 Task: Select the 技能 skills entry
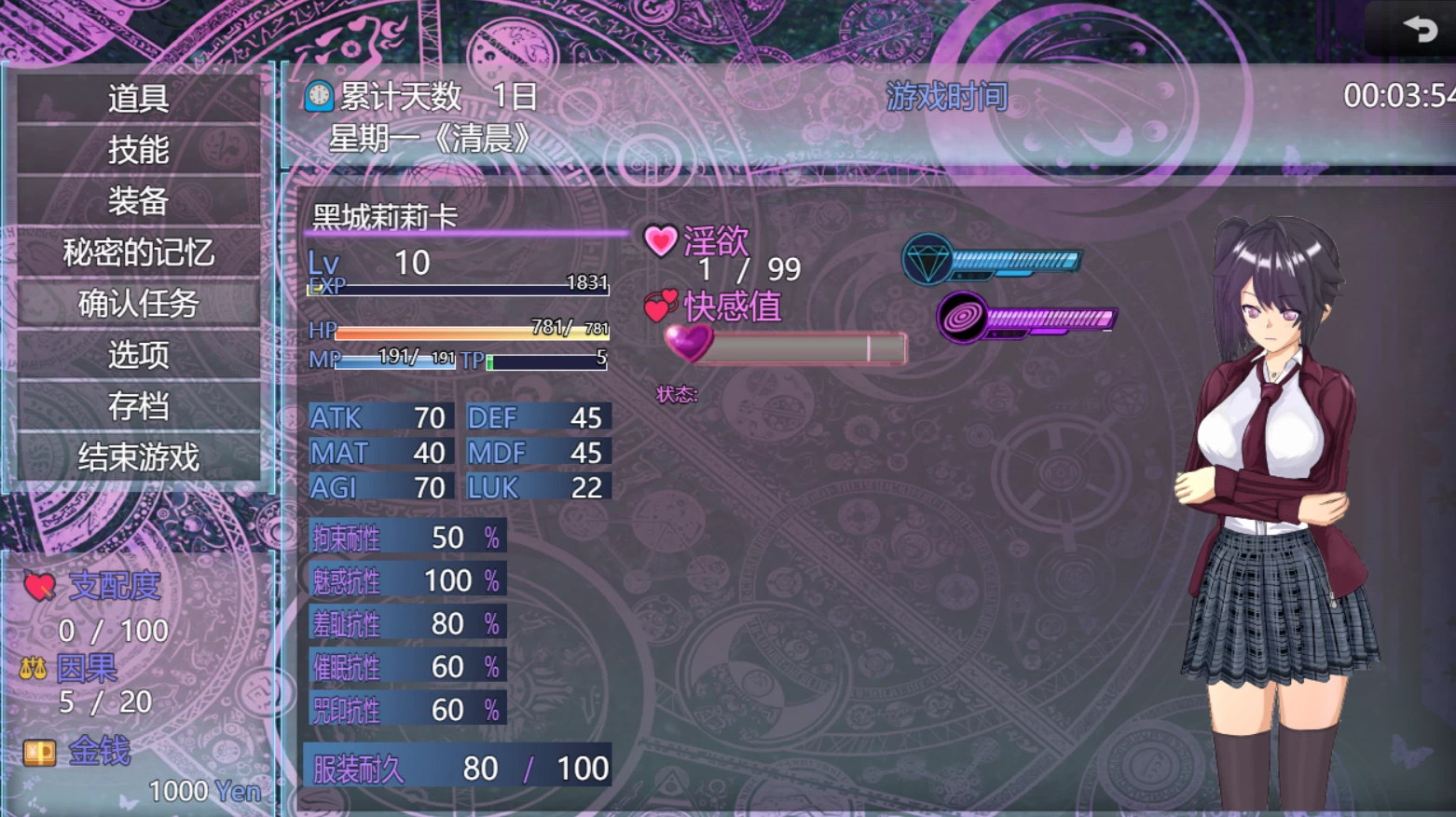[x=138, y=149]
